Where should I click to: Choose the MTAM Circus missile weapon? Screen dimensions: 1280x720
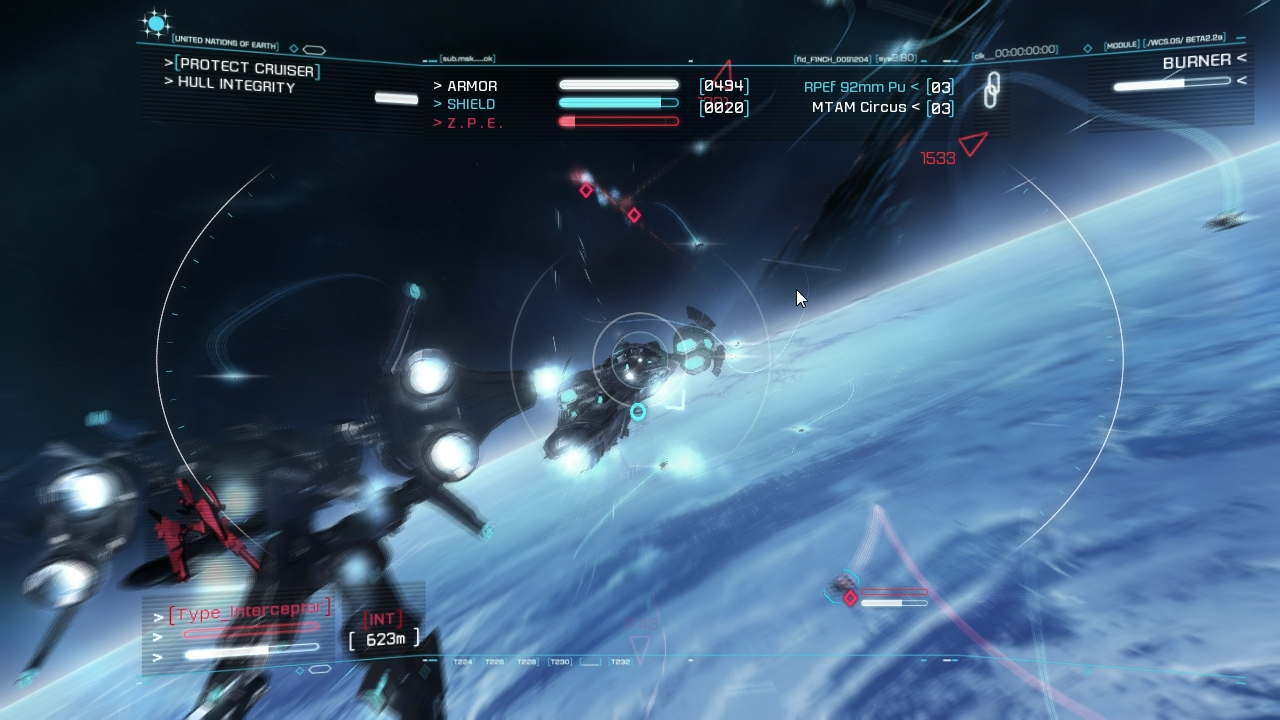(x=858, y=108)
